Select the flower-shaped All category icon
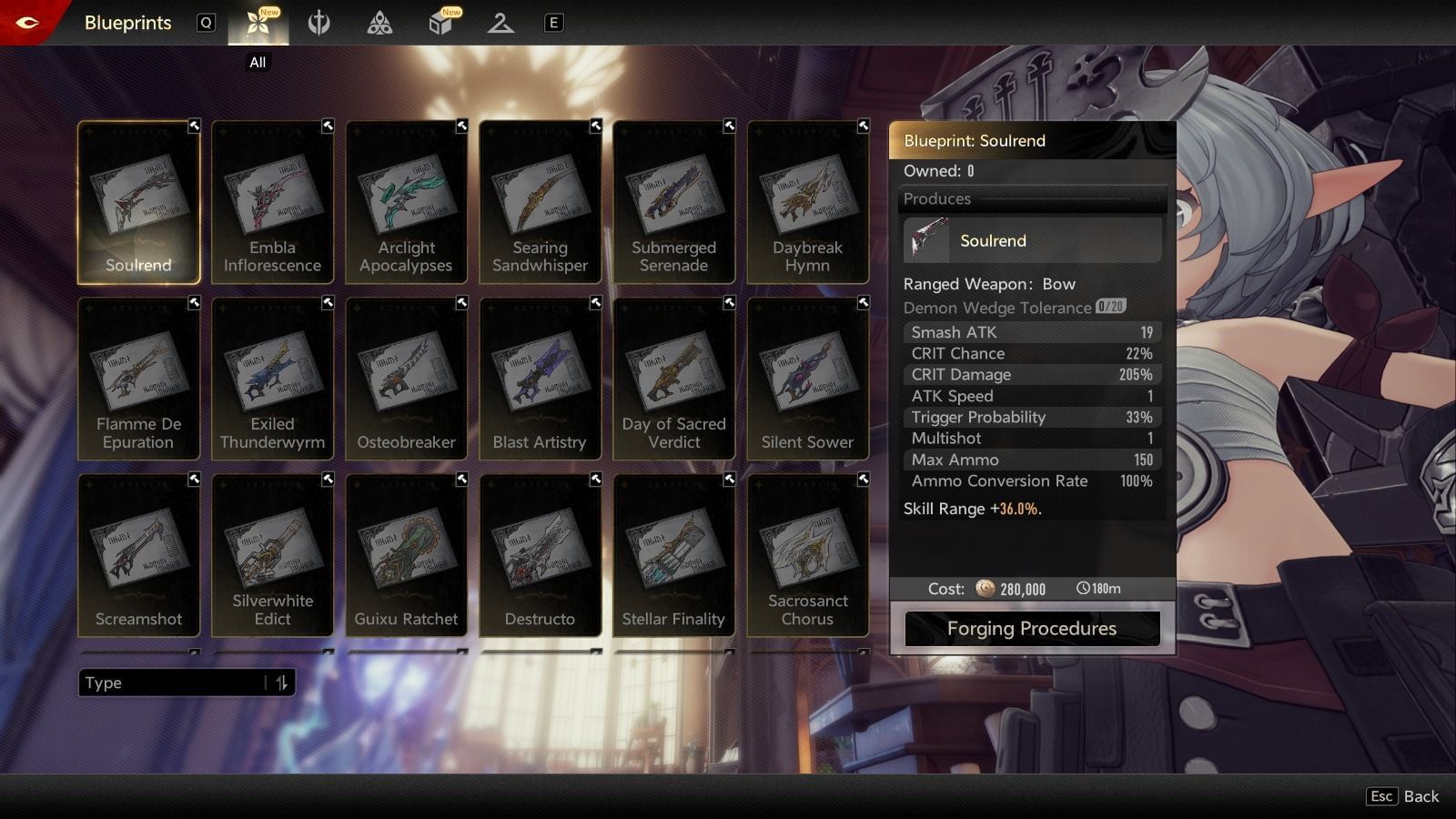 258,23
